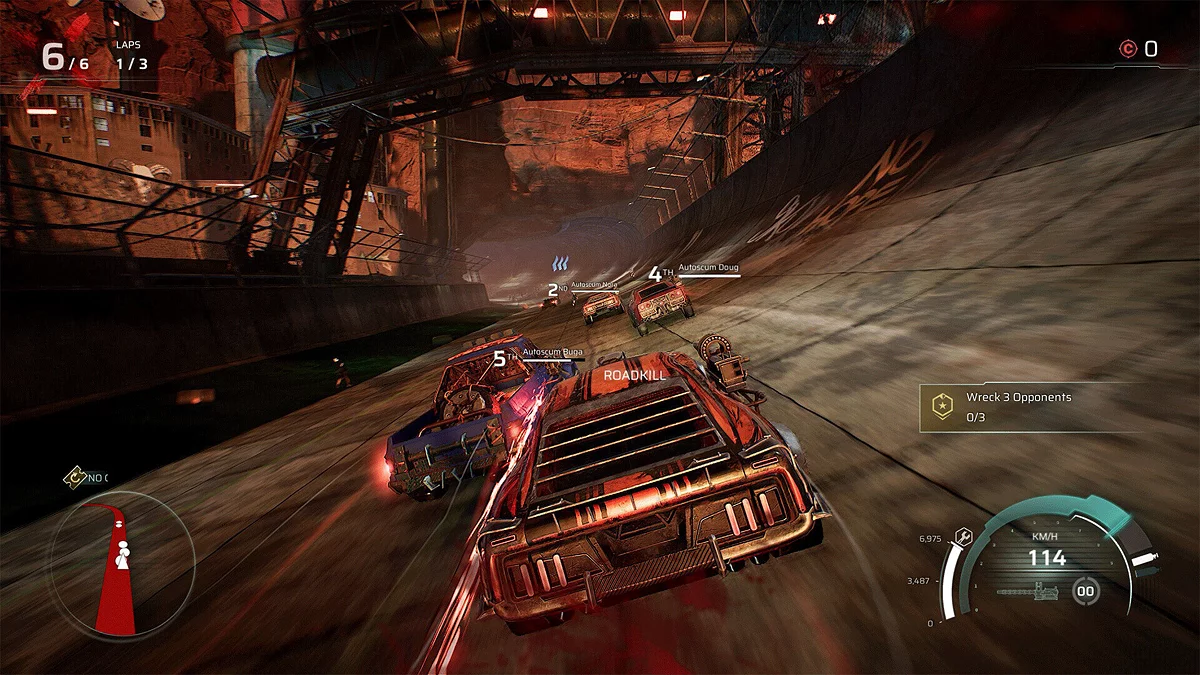This screenshot has width=1200, height=675.
Task: Open the Wreck 3 Opponents objective tracker
Action: [1017, 406]
